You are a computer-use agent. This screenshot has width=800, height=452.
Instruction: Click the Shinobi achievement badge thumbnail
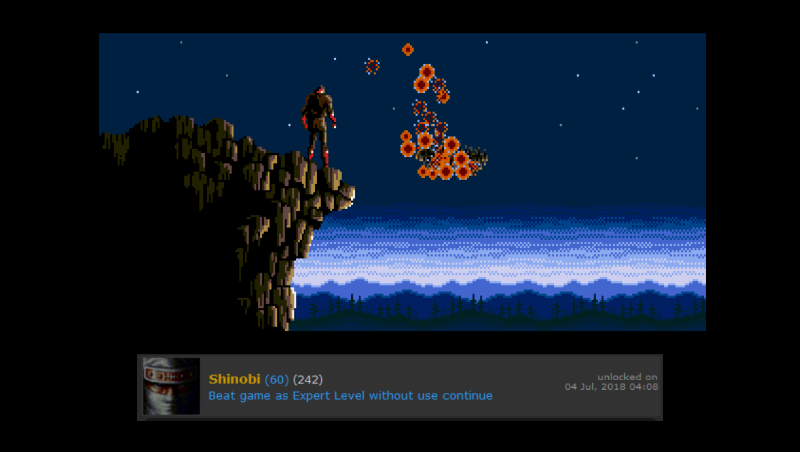pos(171,386)
